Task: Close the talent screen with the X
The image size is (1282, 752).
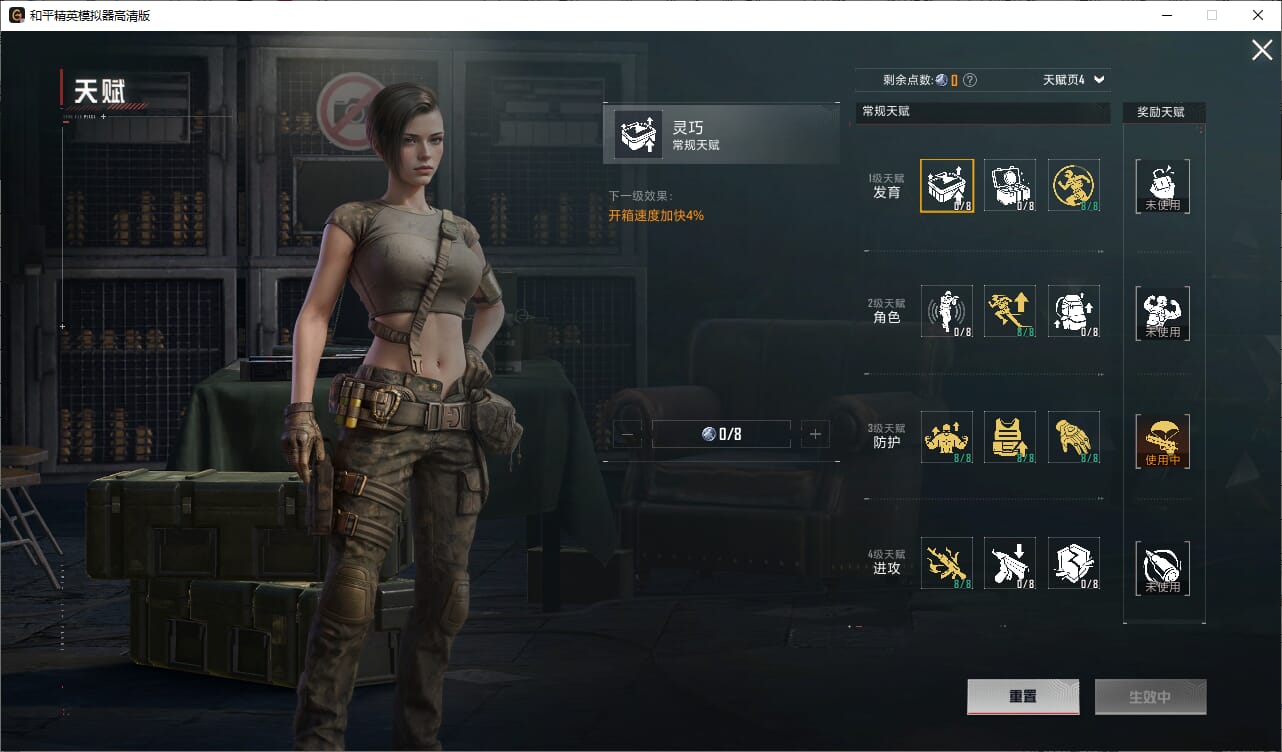Action: coord(1262,50)
